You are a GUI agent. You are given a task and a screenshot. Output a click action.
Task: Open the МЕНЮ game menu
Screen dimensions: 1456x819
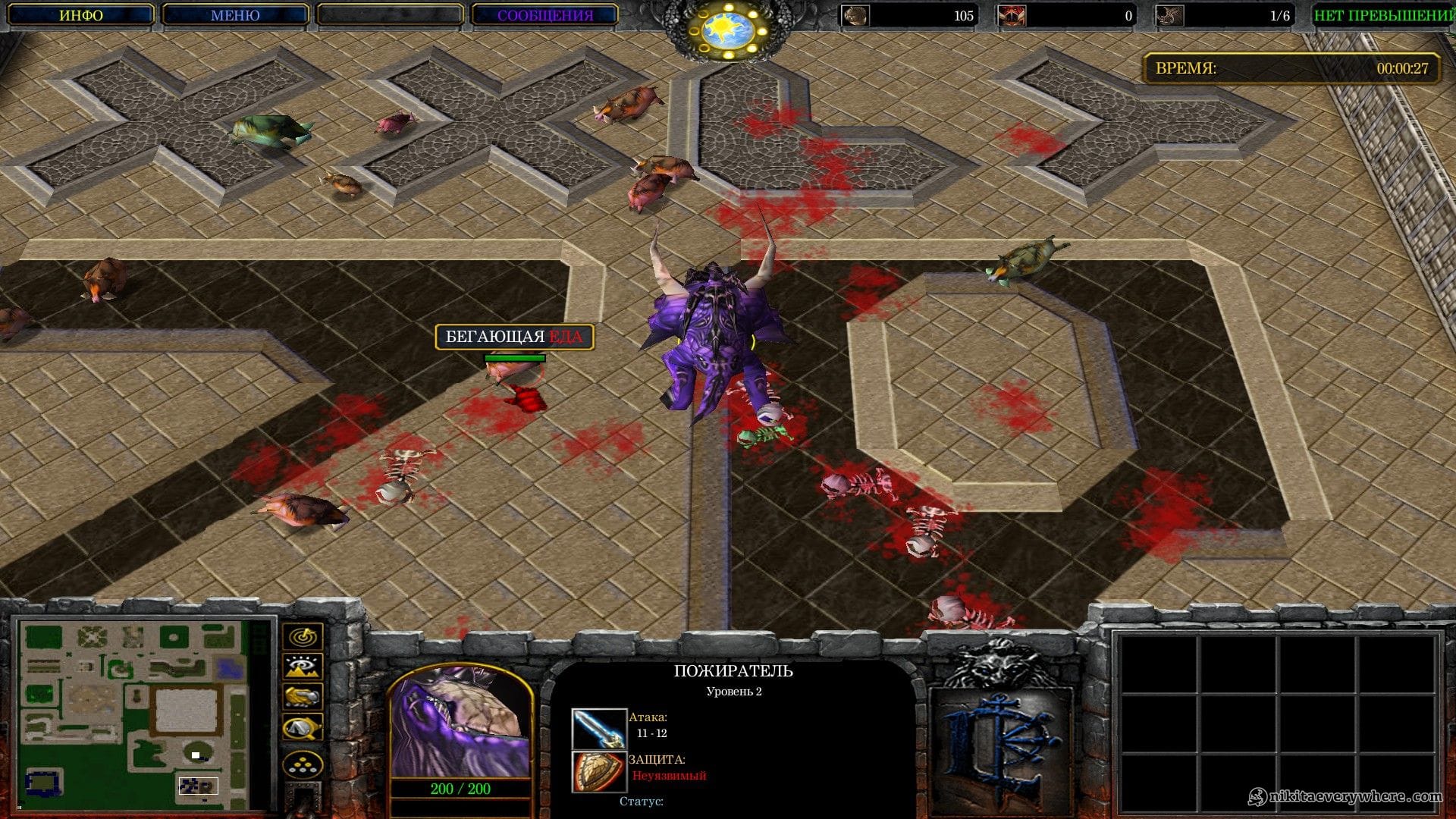pos(235,15)
